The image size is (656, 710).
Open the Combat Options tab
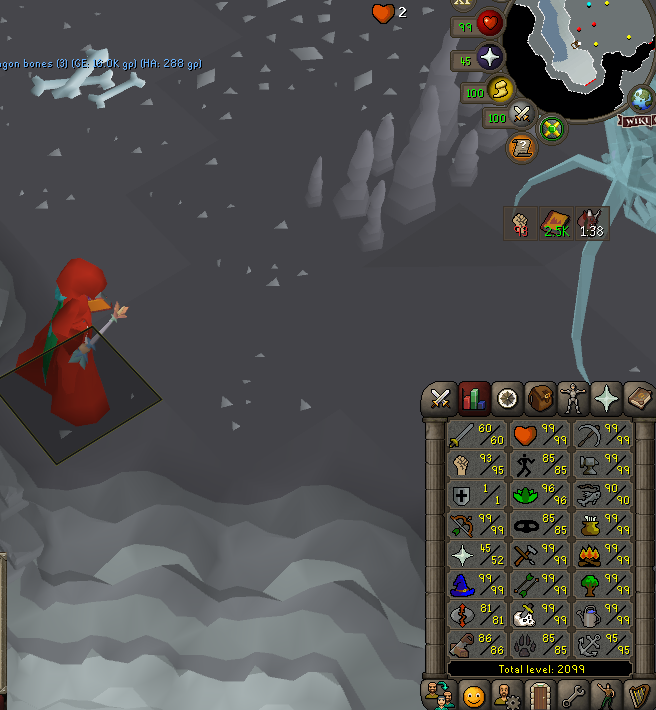click(439, 398)
